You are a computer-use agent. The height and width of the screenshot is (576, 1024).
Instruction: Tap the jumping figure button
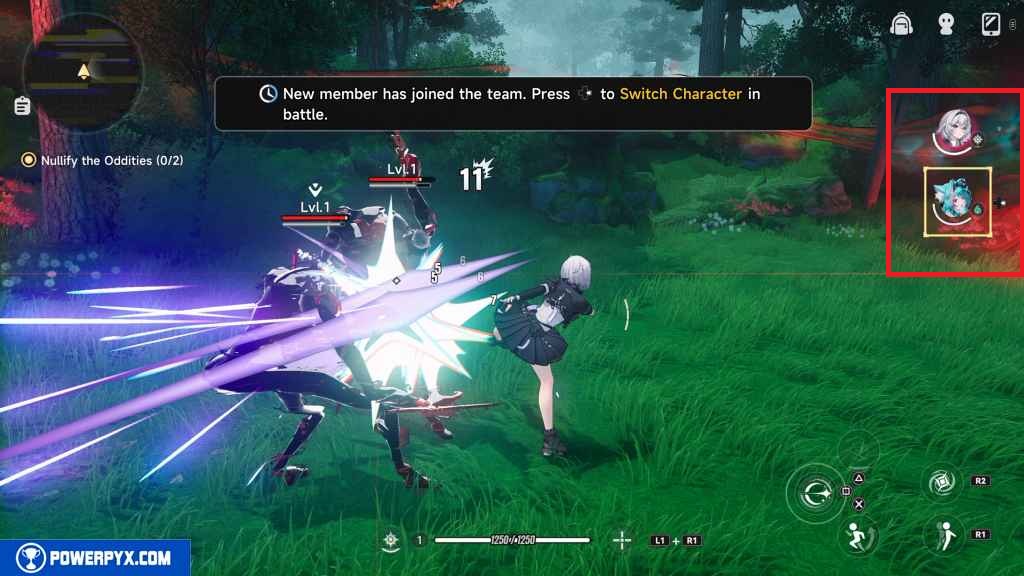tap(943, 535)
